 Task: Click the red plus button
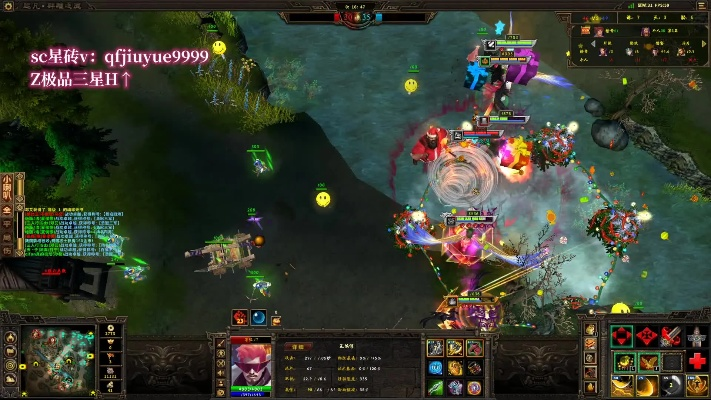click(x=697, y=362)
